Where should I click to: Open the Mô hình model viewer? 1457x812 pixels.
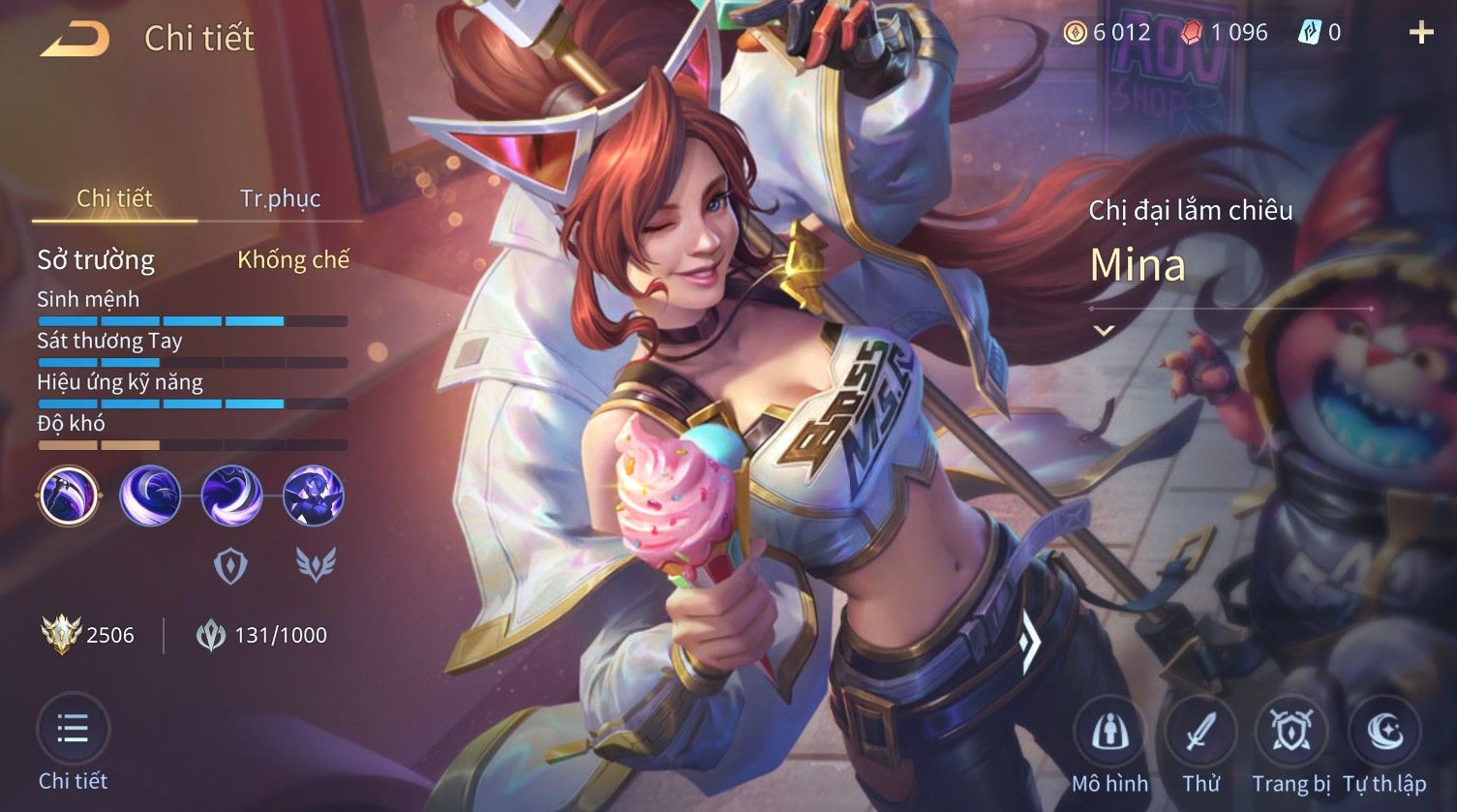(x=1109, y=734)
